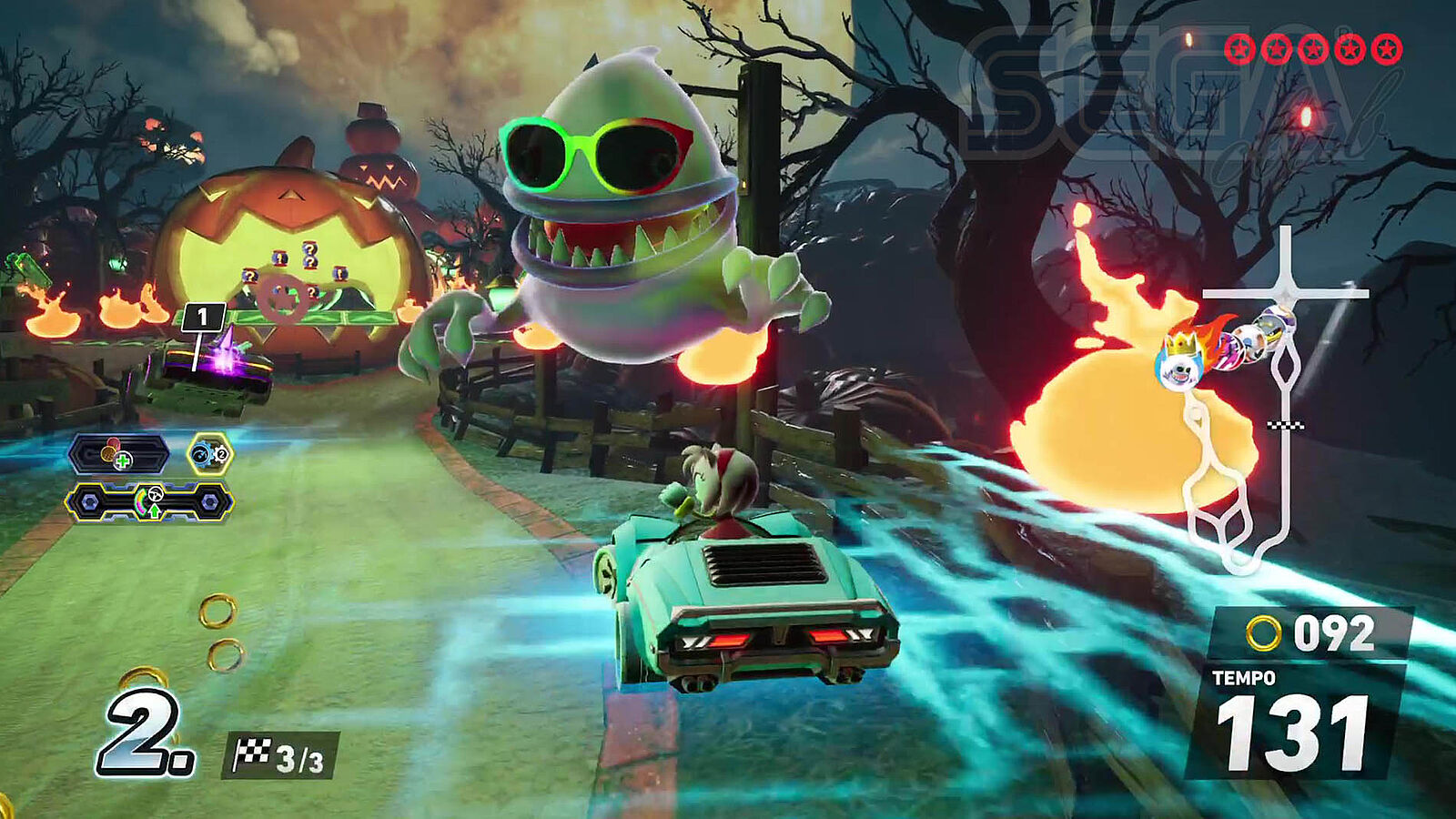1456x819 pixels.
Task: Select the speedometer gear gadget hexagon
Action: point(210,454)
